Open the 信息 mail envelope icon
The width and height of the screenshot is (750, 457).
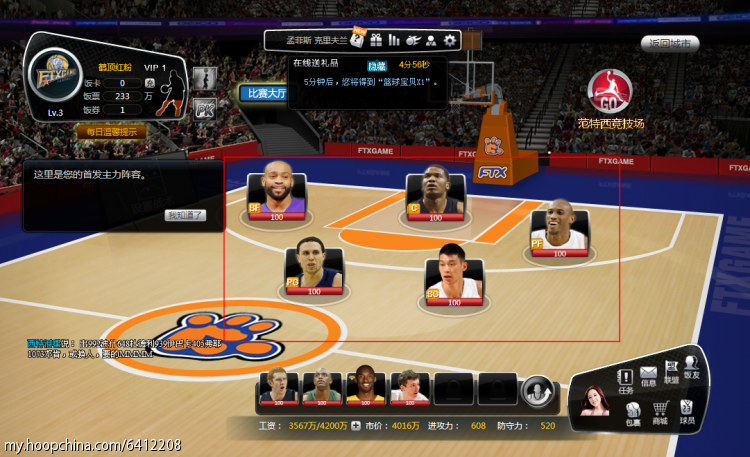pos(648,376)
